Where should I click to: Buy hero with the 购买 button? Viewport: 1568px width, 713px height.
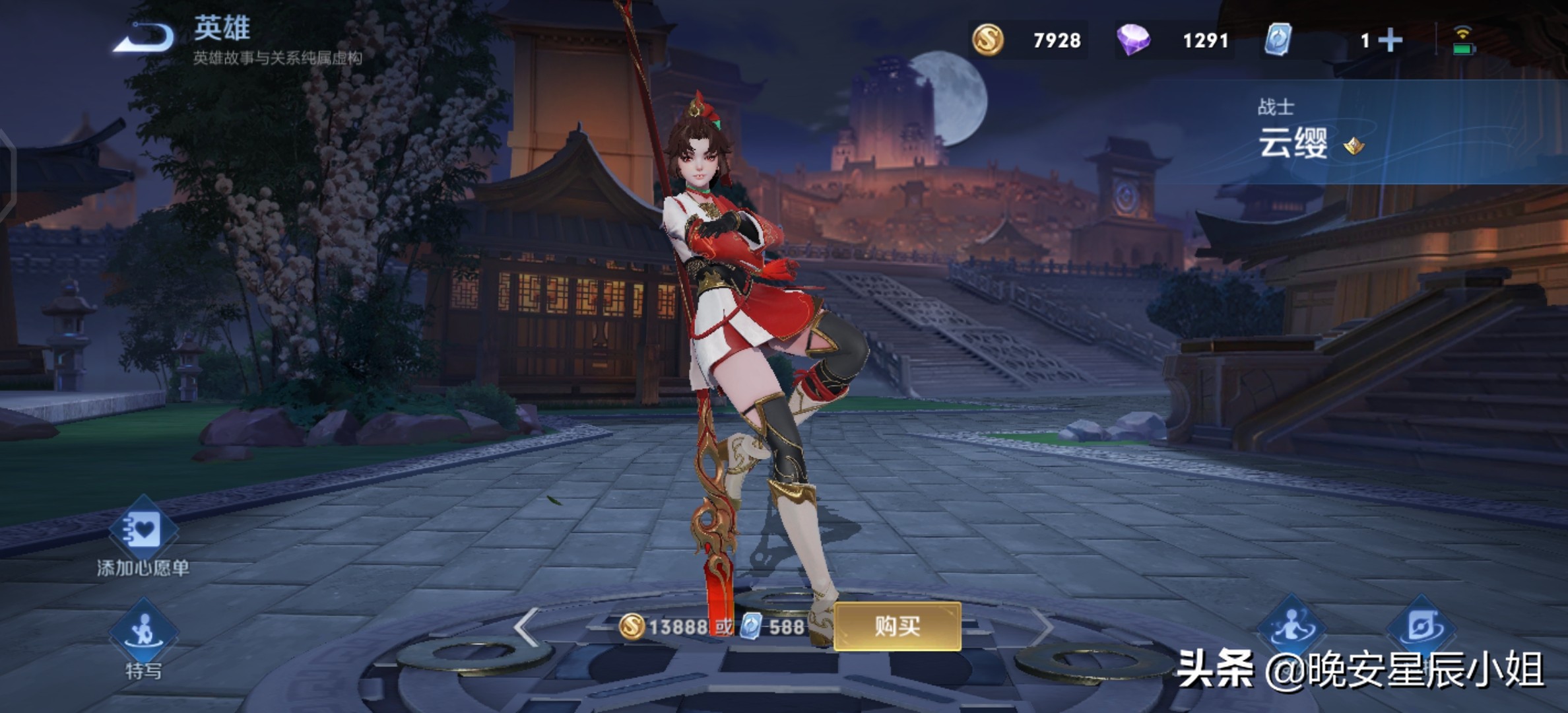[897, 626]
